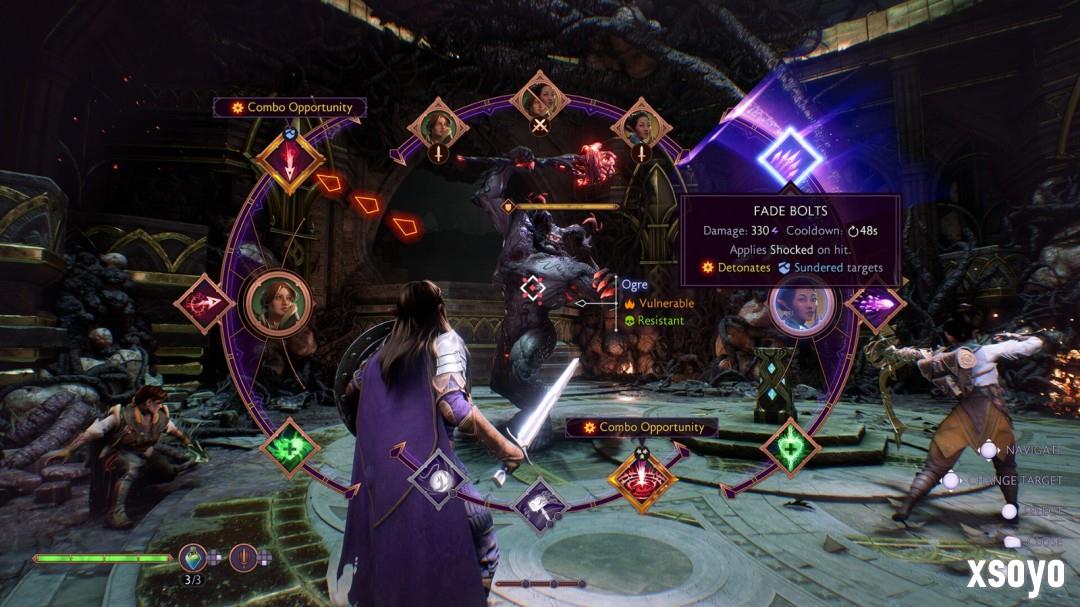This screenshot has width=1080, height=607.
Task: Activate the highlighted Fade Bolts ability
Action: pyautogui.click(x=789, y=156)
